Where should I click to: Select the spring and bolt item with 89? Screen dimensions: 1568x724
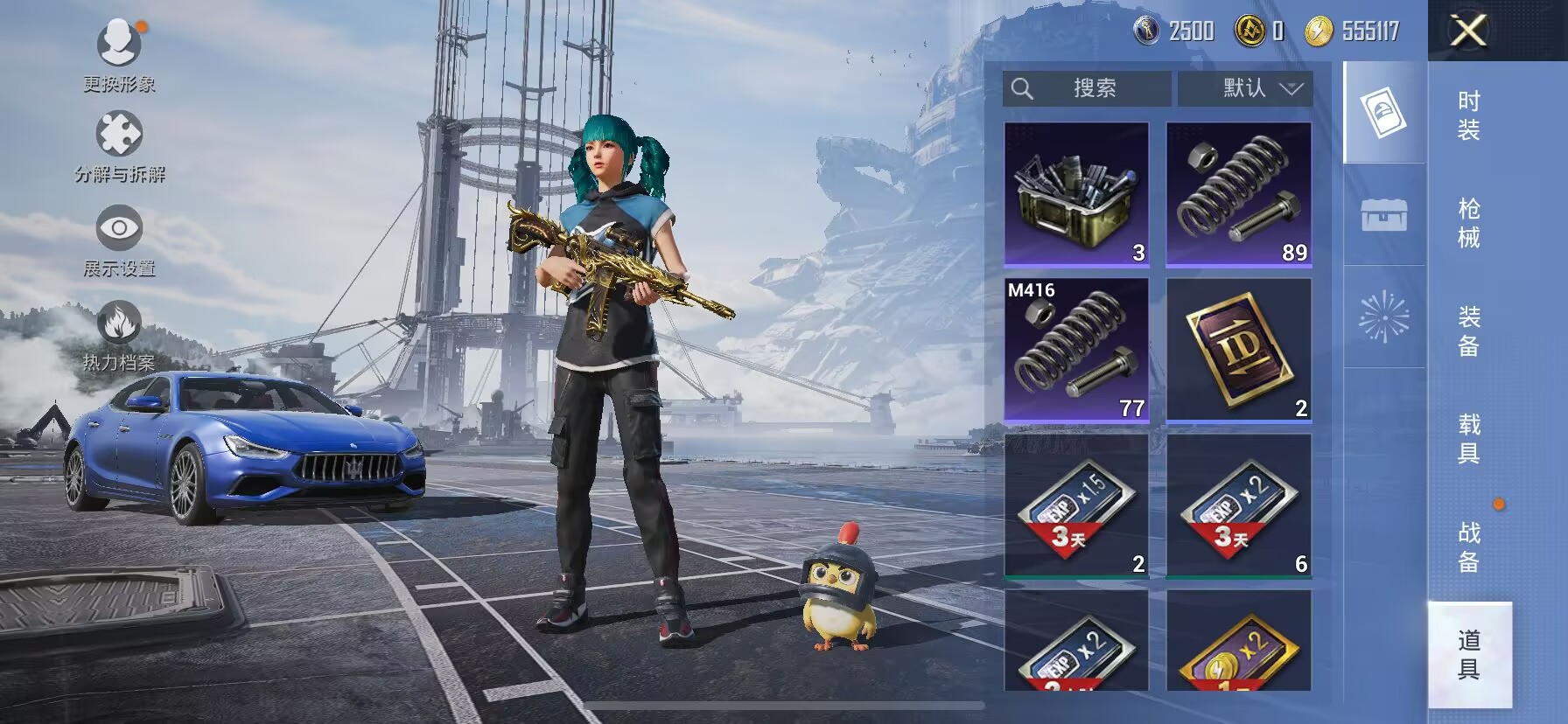tap(1238, 194)
